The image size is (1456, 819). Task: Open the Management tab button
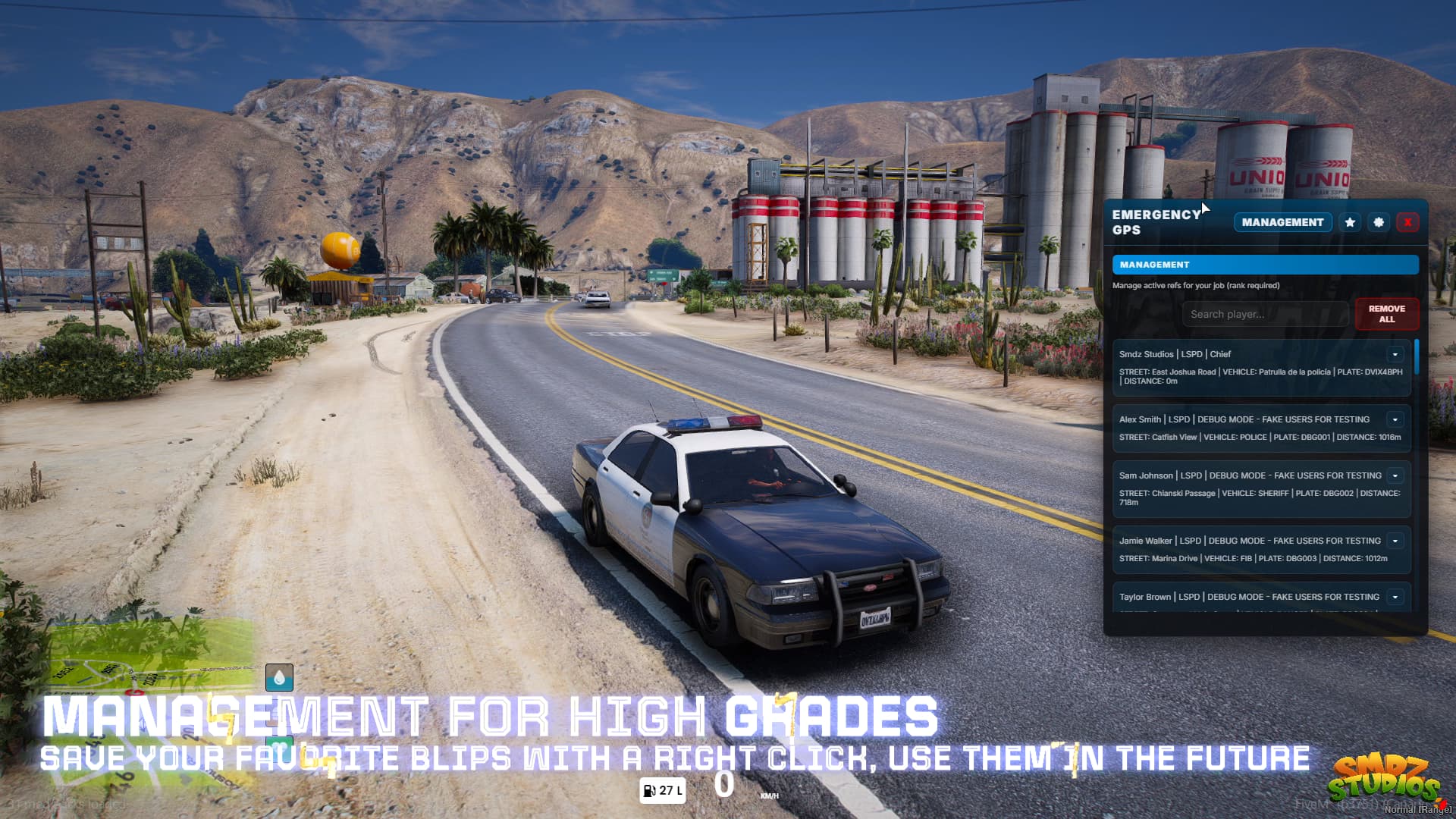pyautogui.click(x=1282, y=222)
